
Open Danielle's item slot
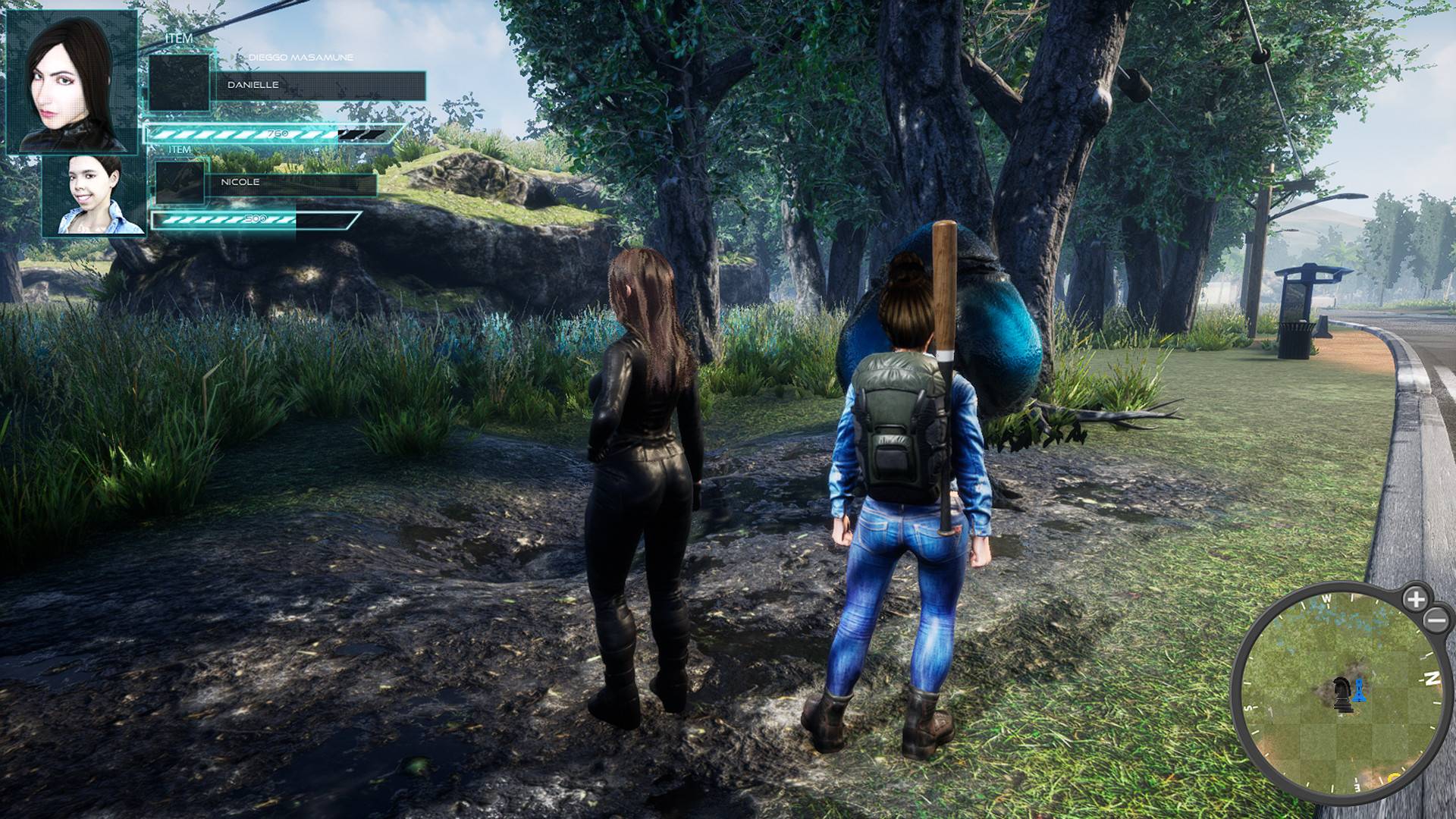pos(179,83)
